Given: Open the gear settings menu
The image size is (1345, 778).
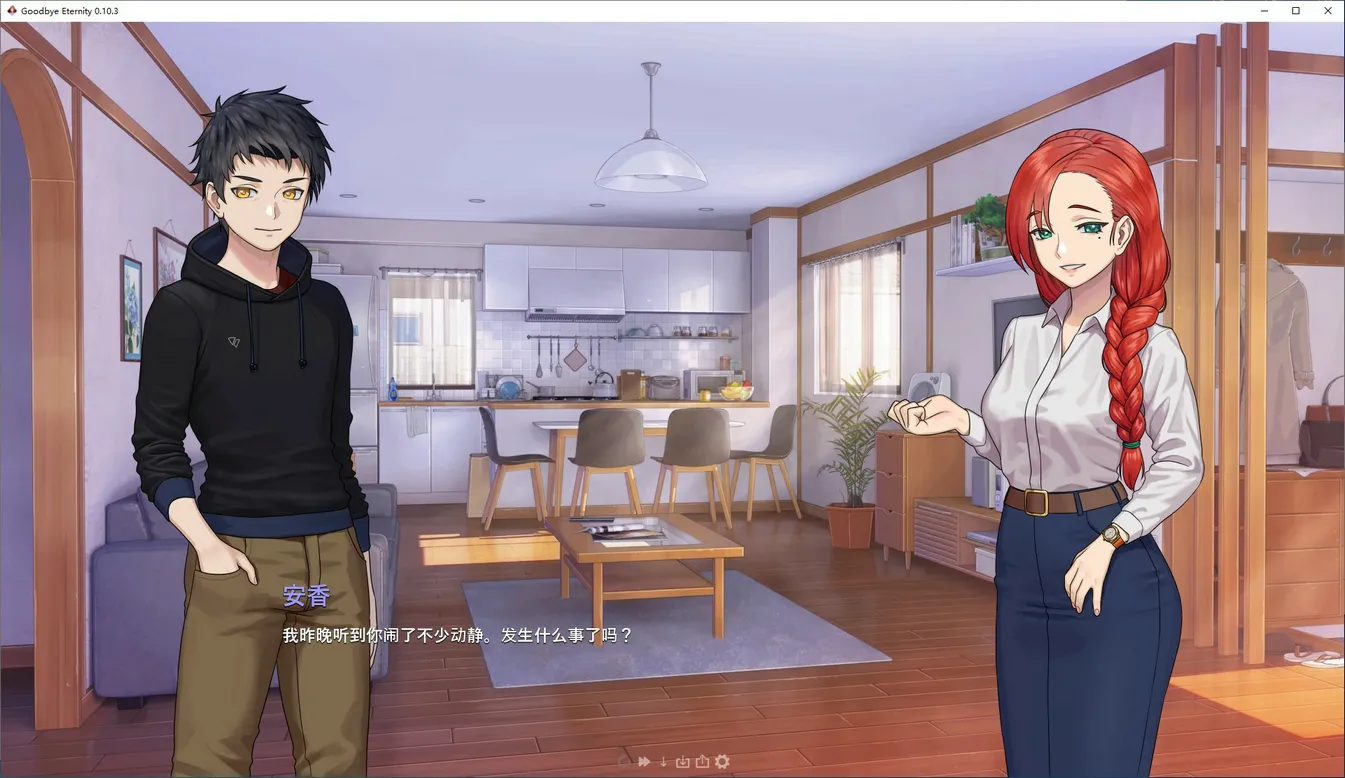Looking at the screenshot, I should point(722,762).
